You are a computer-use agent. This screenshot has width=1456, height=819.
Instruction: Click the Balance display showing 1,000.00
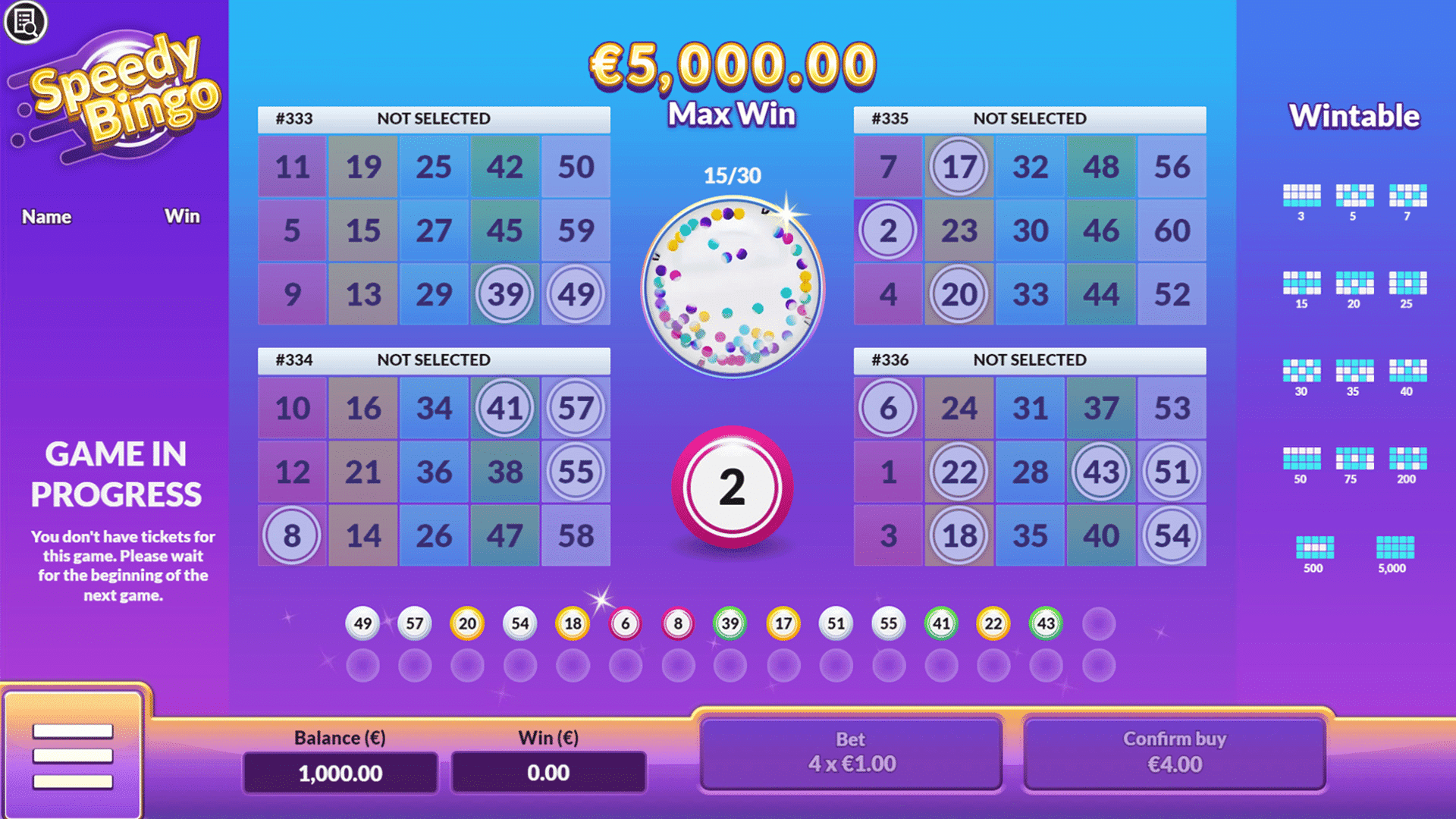coord(340,773)
